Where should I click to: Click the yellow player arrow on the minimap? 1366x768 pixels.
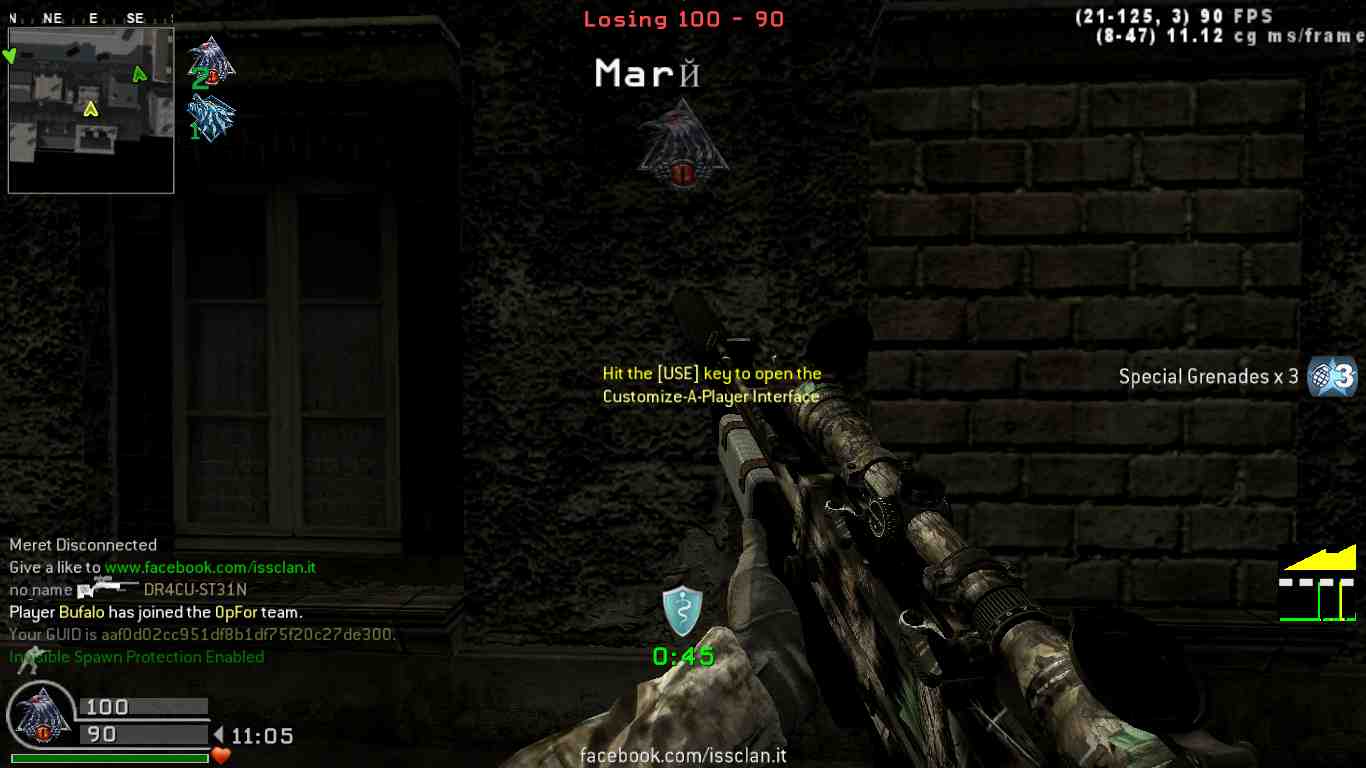[x=91, y=108]
